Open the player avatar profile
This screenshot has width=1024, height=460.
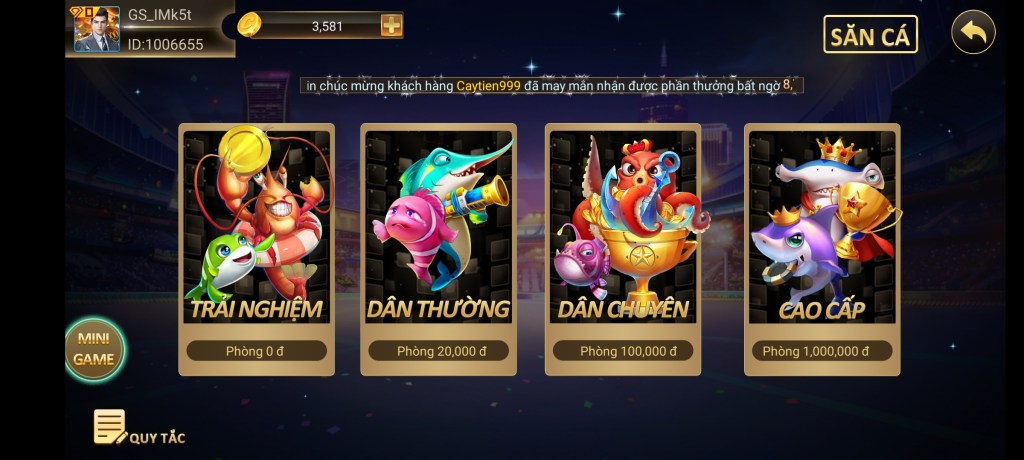(97, 29)
